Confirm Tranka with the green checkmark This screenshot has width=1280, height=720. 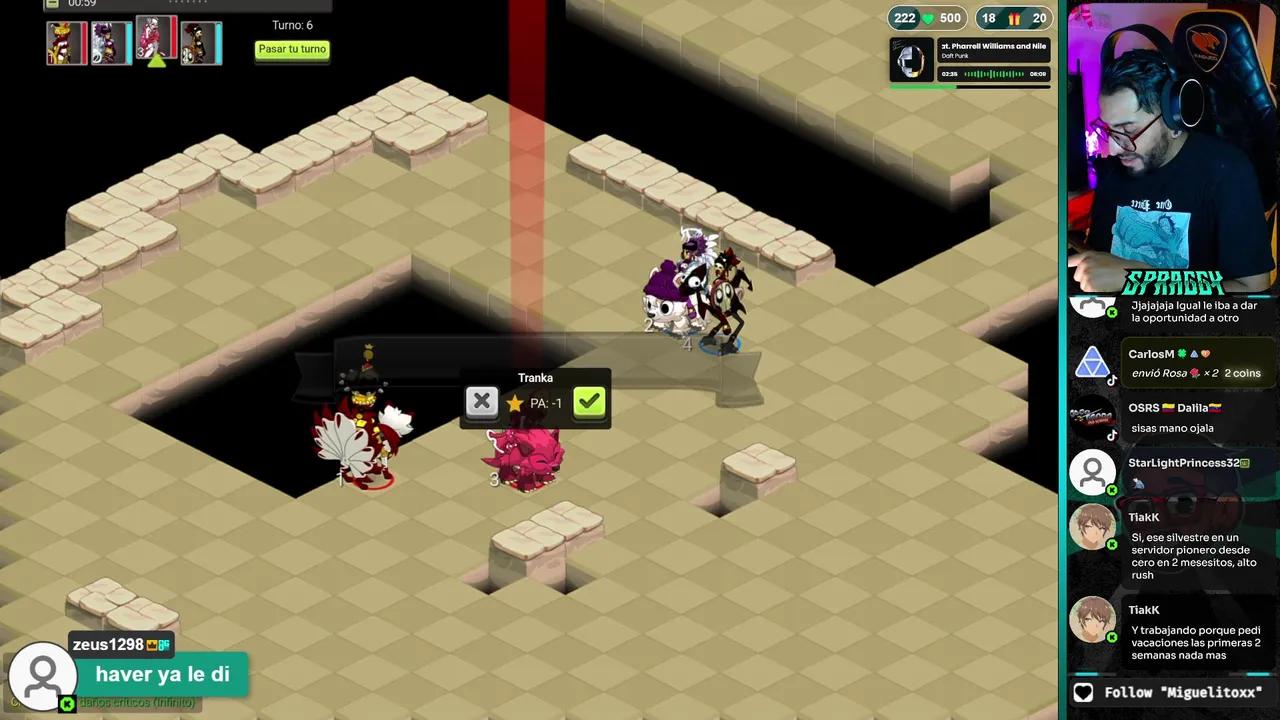pos(589,402)
